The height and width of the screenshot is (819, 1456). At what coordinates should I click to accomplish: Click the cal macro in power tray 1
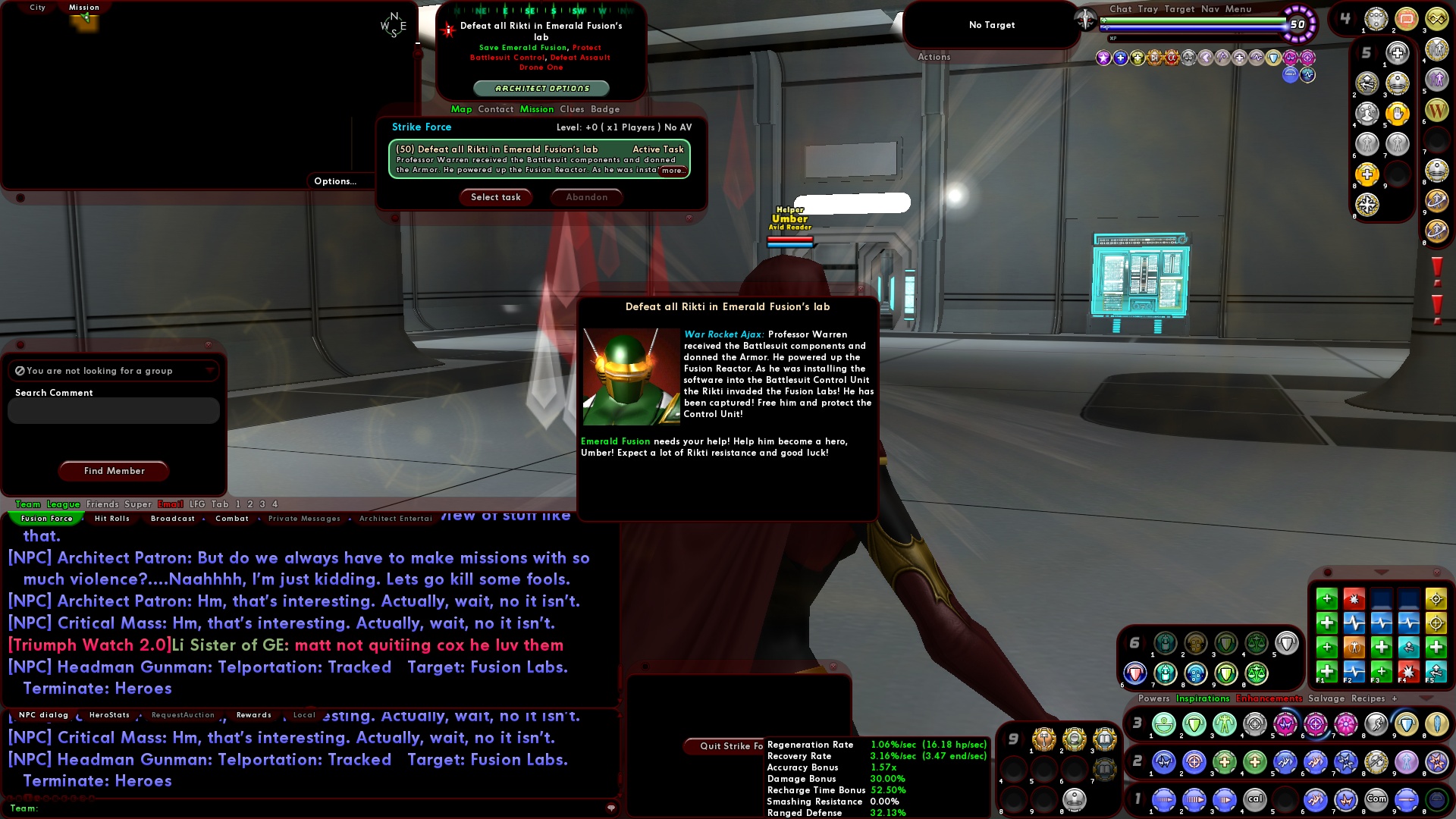pos(1256,799)
